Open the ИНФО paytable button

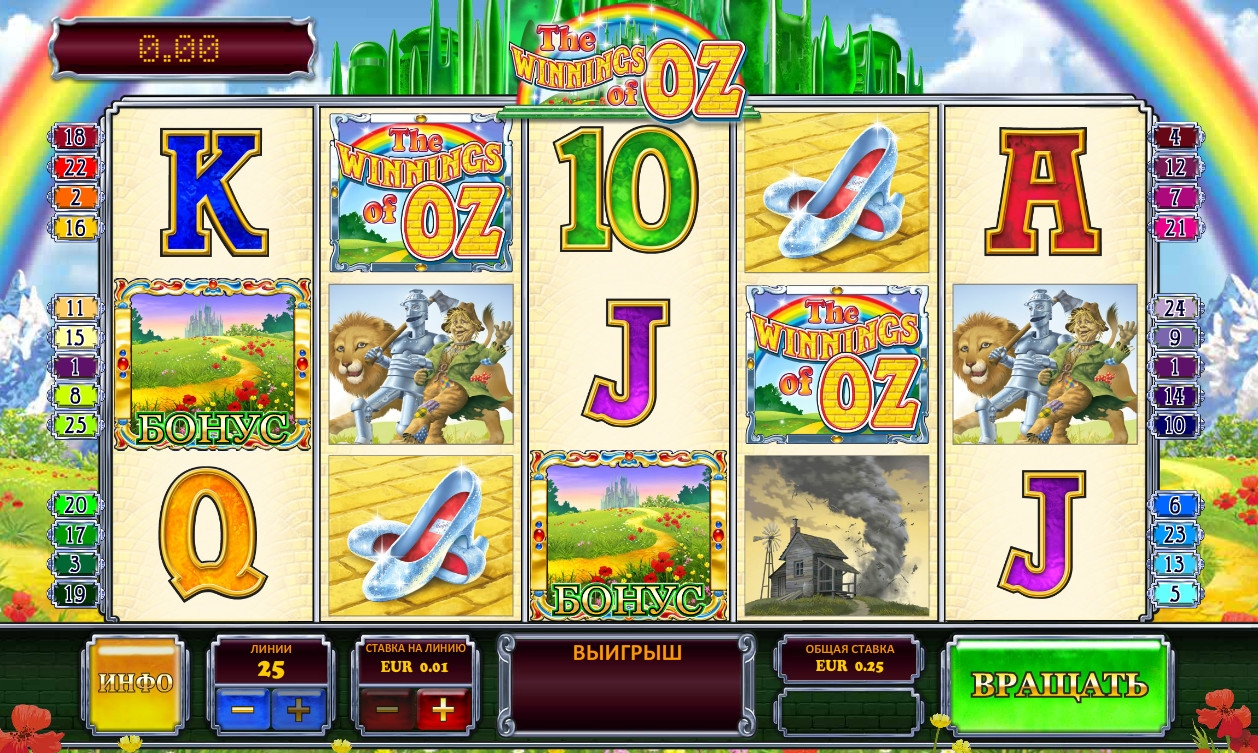coord(135,684)
